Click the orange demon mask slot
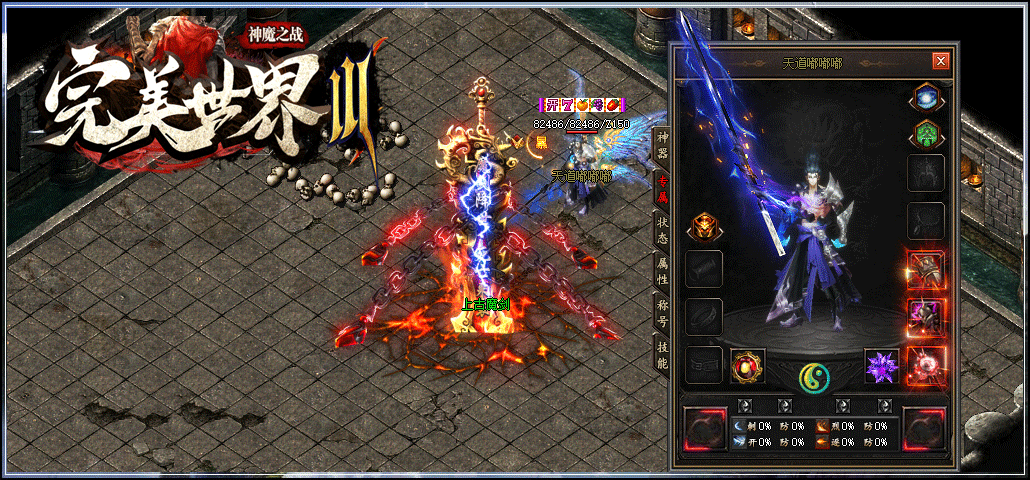The height and width of the screenshot is (480, 1030). tap(704, 227)
